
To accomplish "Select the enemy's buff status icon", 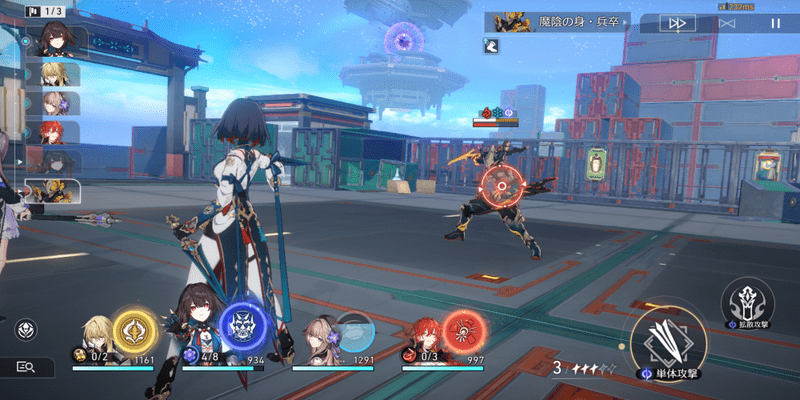I will pyautogui.click(x=490, y=45).
